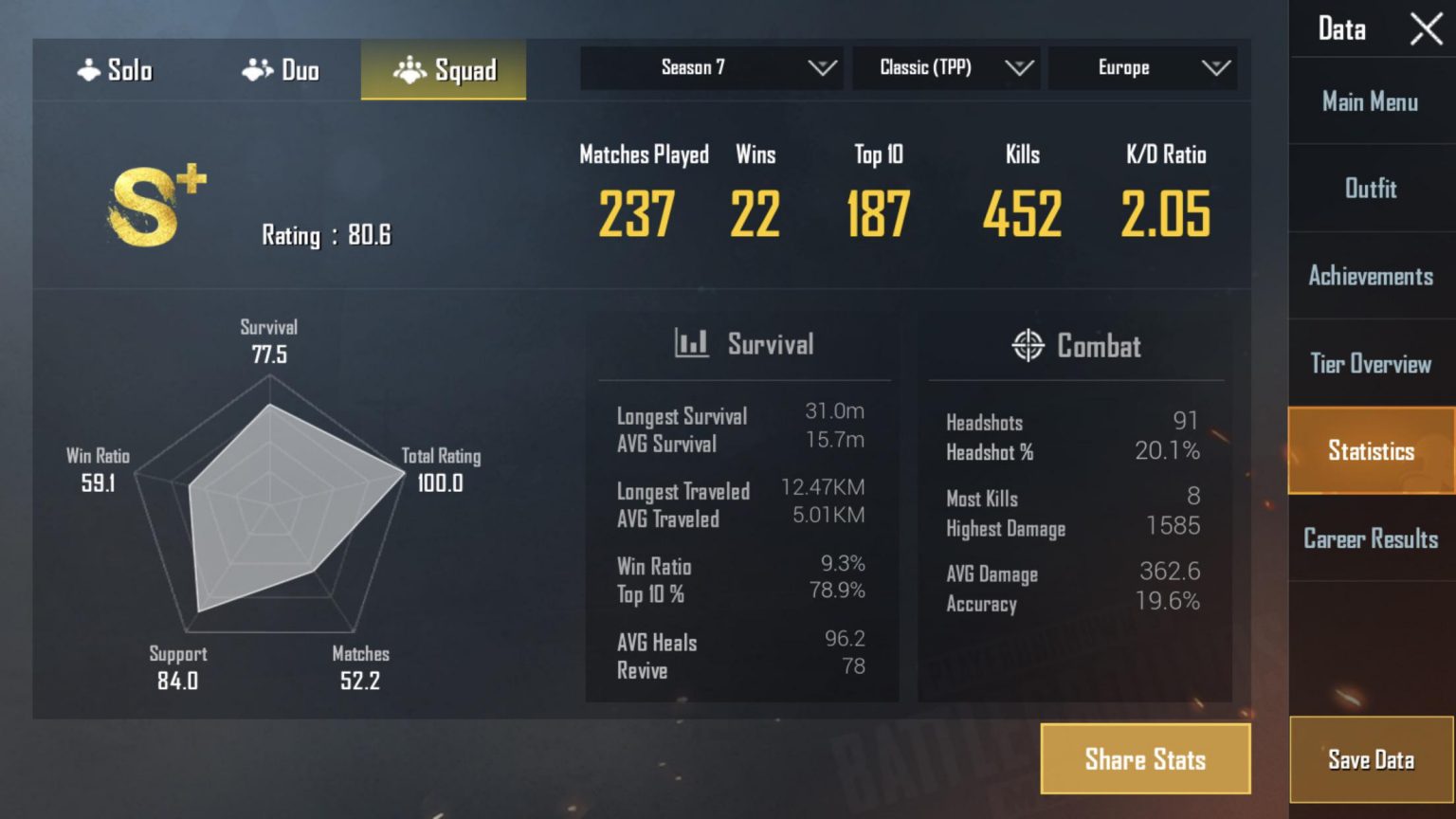Select the Survival axis on the radar chart
This screenshot has height=819, width=1456.
(269, 341)
